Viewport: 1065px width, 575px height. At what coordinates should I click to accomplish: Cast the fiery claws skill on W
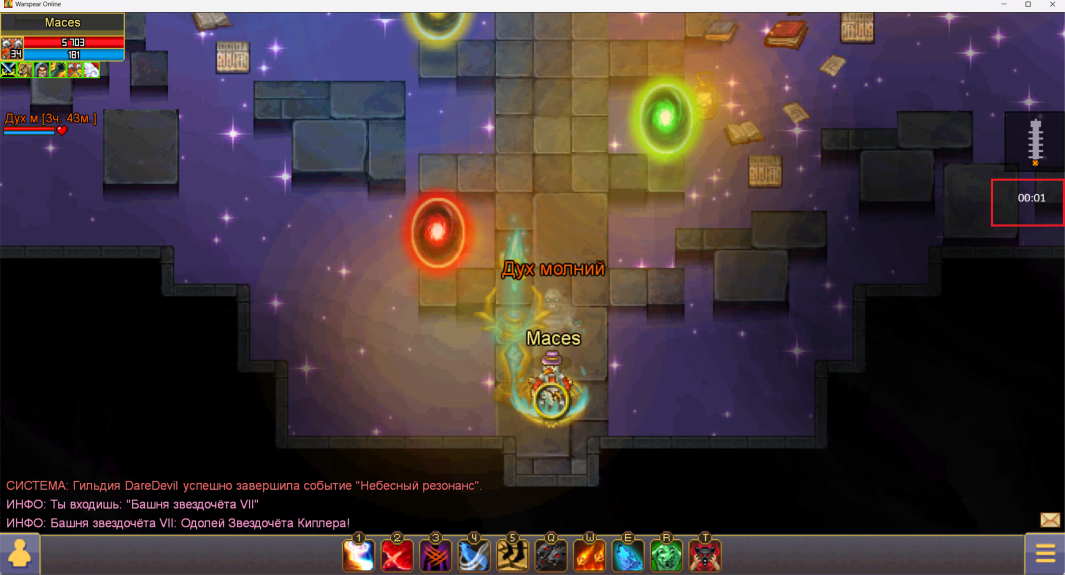(590, 555)
